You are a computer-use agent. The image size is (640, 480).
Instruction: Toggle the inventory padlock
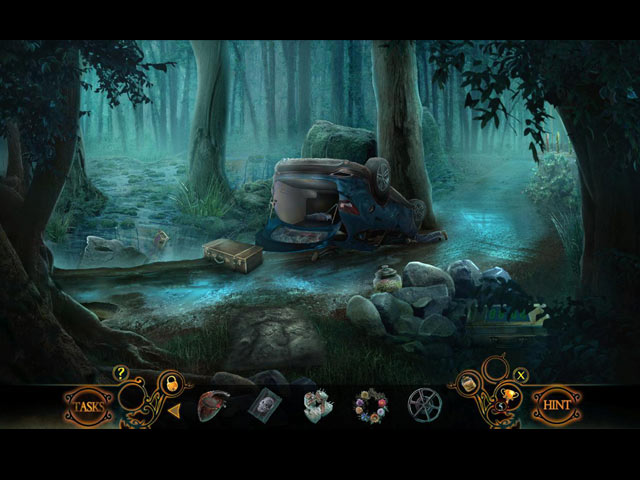click(x=170, y=381)
